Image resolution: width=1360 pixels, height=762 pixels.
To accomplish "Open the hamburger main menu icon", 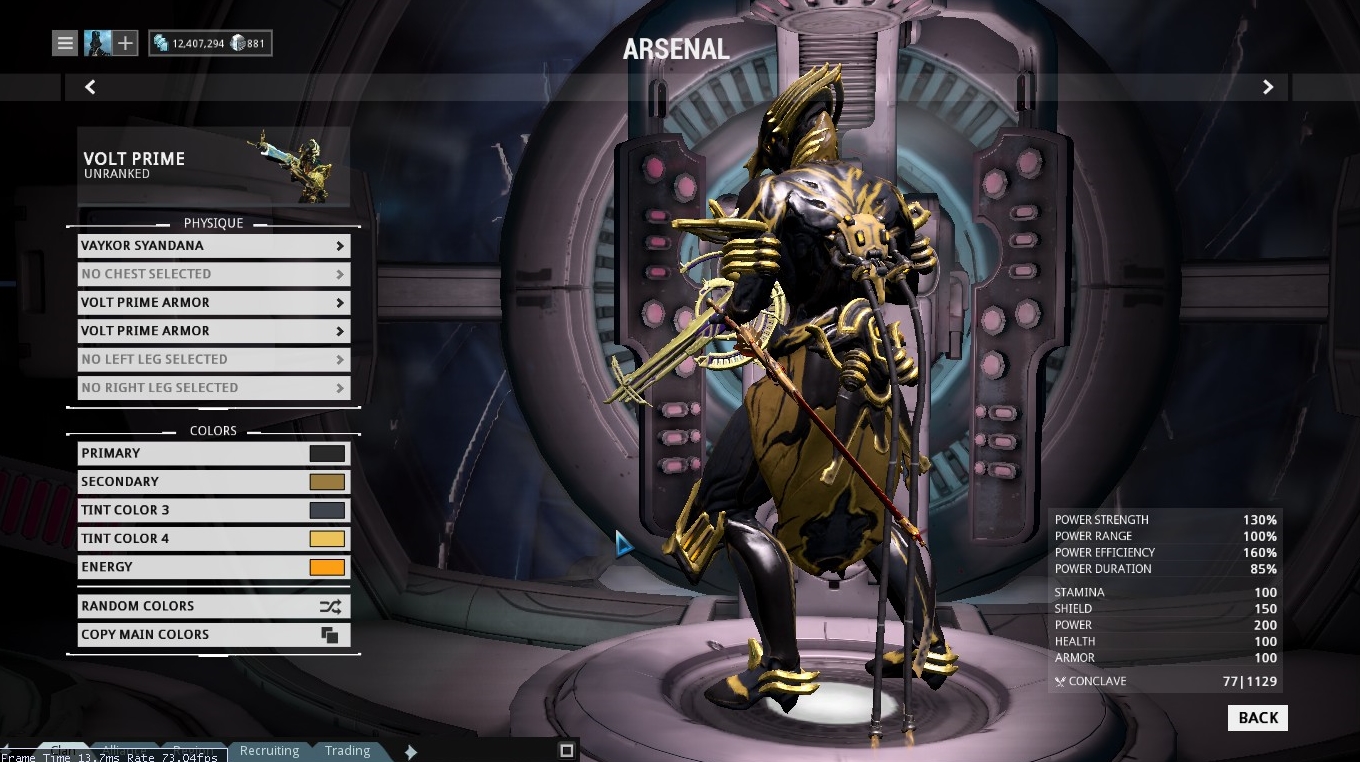I will (x=64, y=42).
